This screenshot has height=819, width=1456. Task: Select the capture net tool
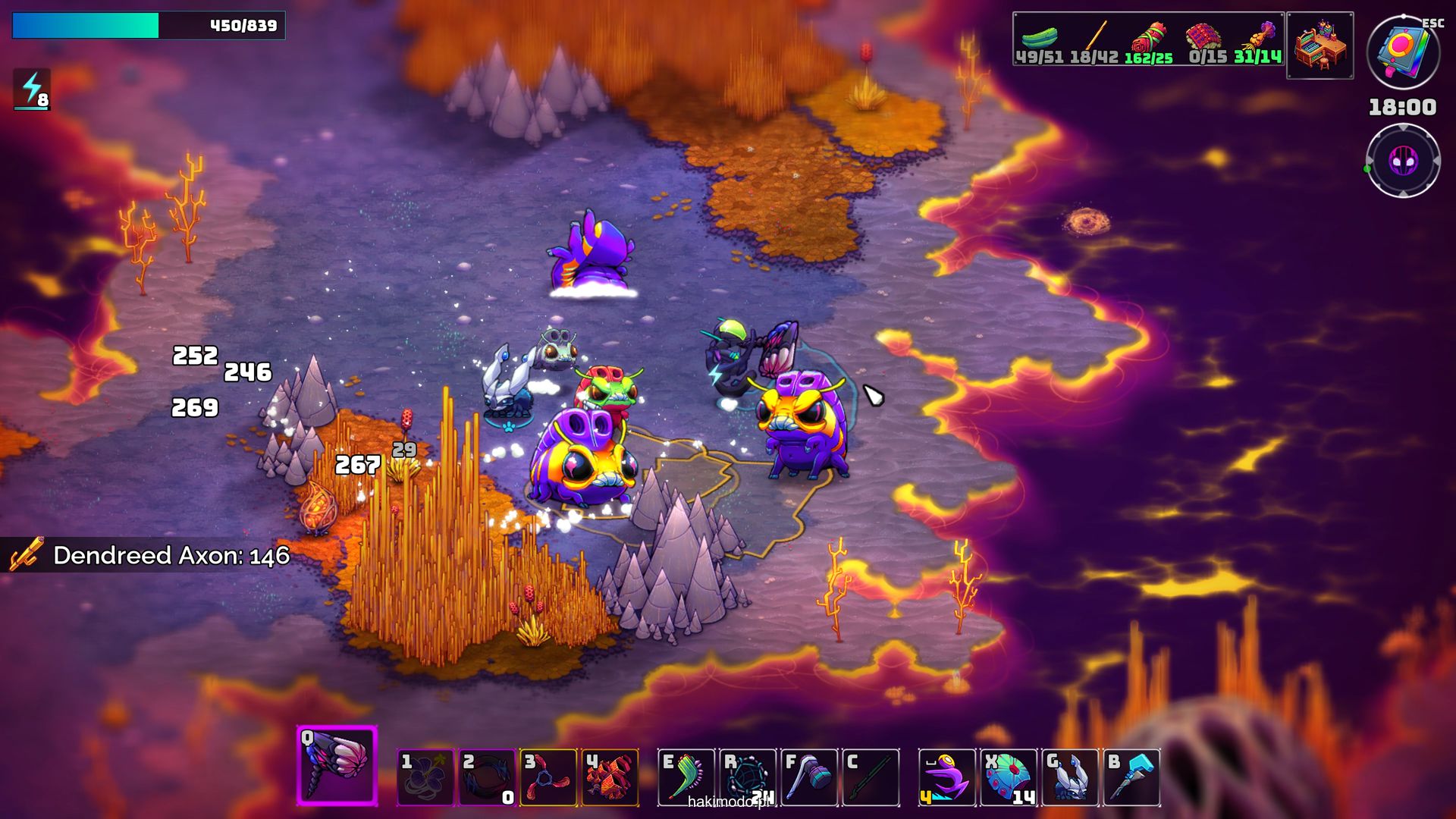point(748,777)
